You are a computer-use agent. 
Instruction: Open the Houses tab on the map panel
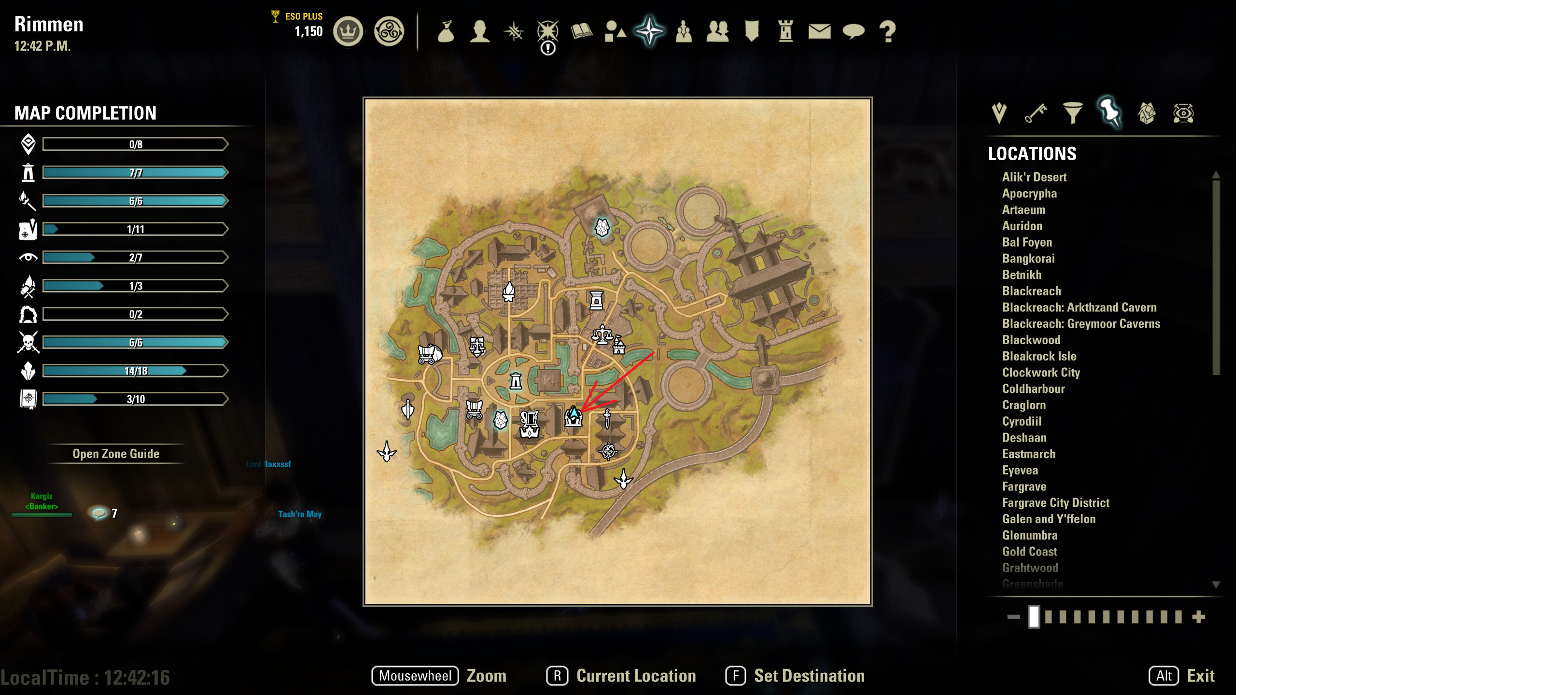pyautogui.click(x=1147, y=112)
